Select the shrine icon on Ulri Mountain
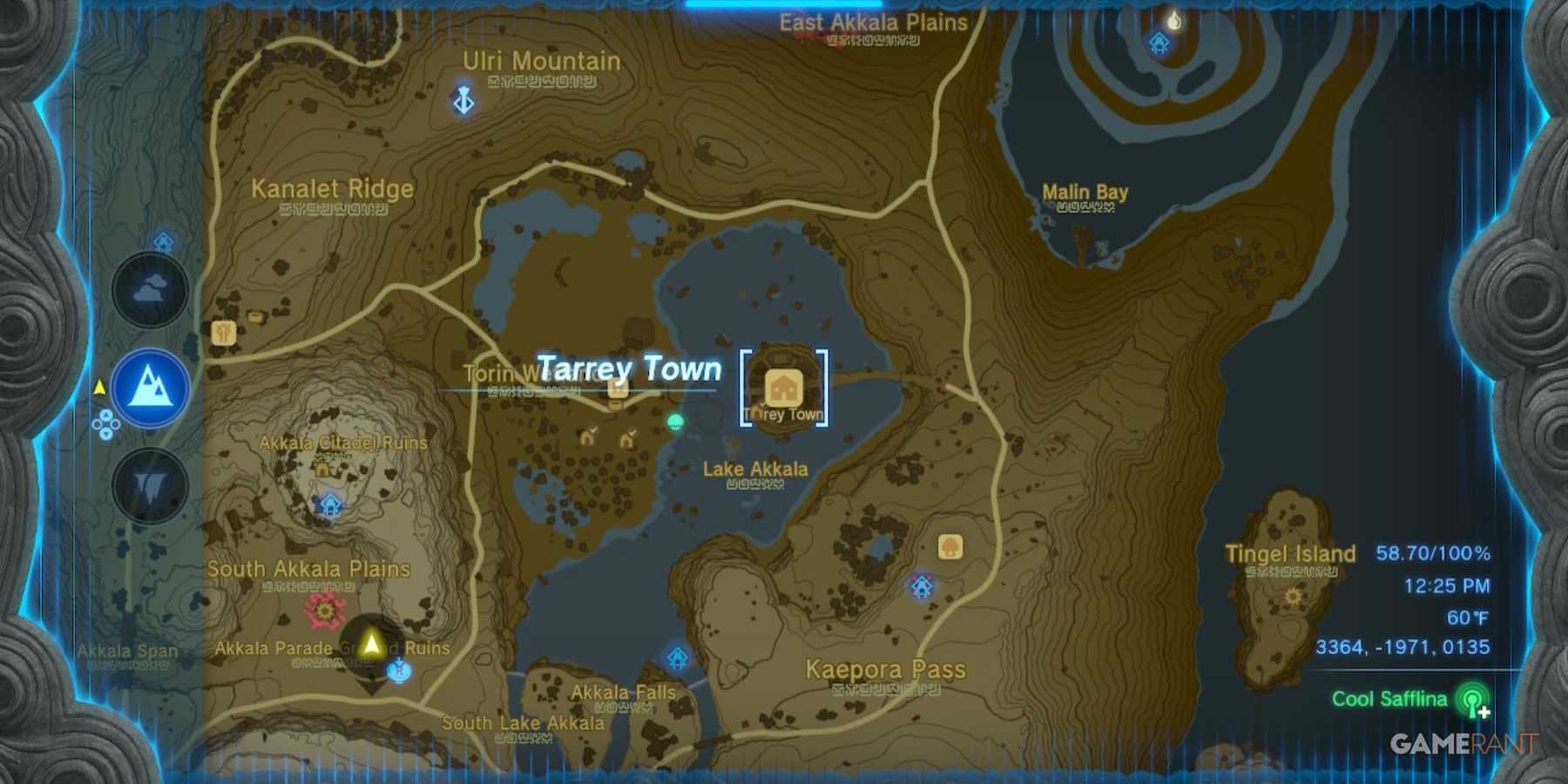The width and height of the screenshot is (1568, 784). (464, 98)
